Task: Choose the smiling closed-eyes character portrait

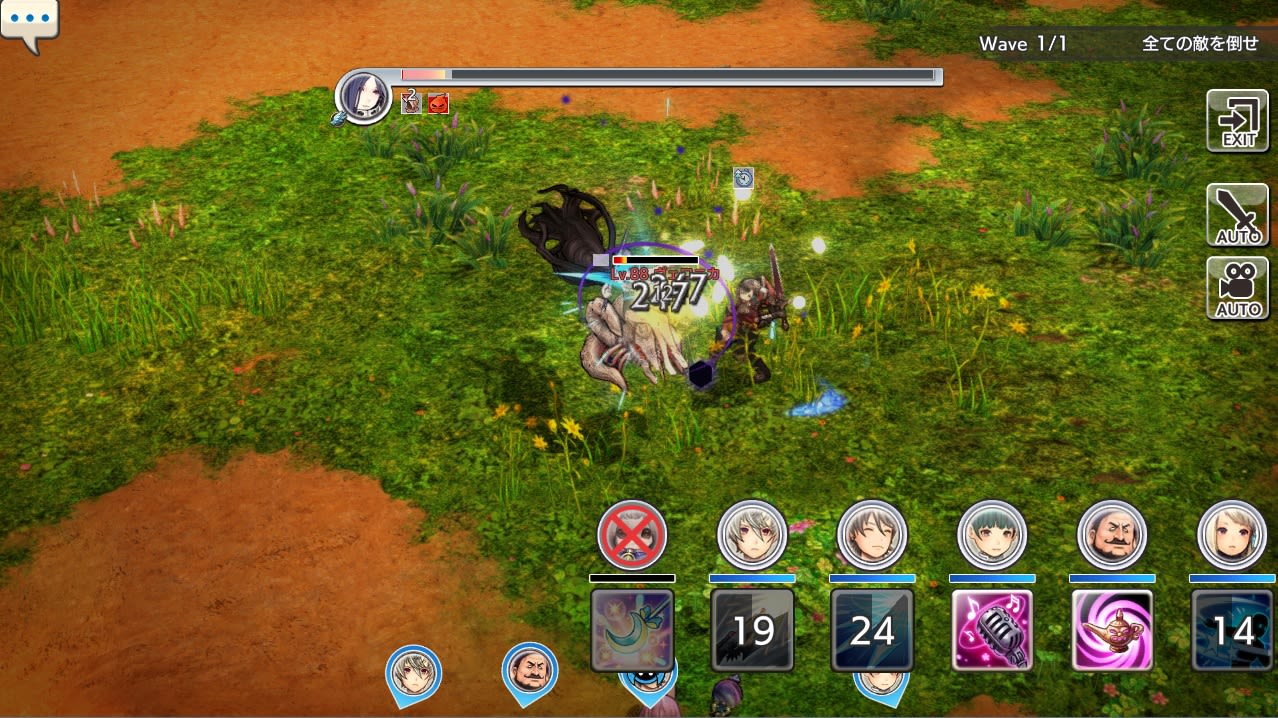Action: coord(872,536)
